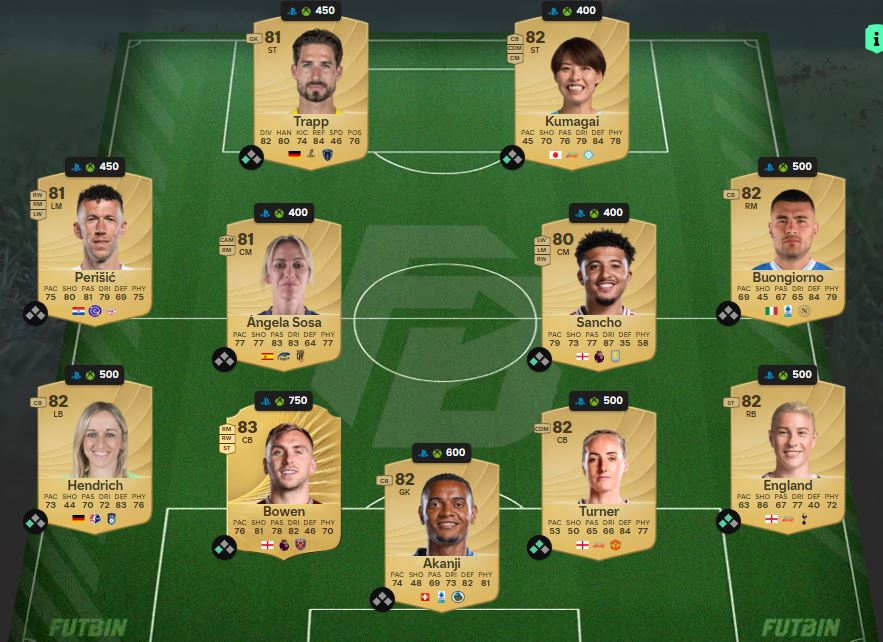Select the England player card
The width and height of the screenshot is (883, 642).
[787, 453]
